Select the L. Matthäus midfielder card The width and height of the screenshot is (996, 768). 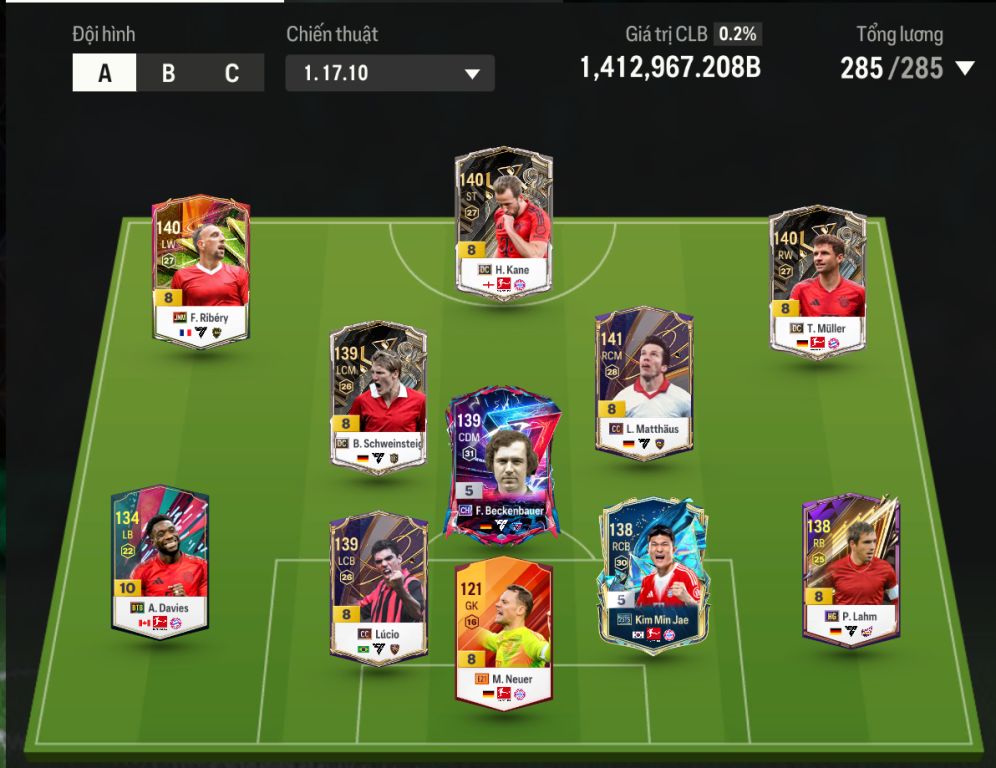(644, 382)
